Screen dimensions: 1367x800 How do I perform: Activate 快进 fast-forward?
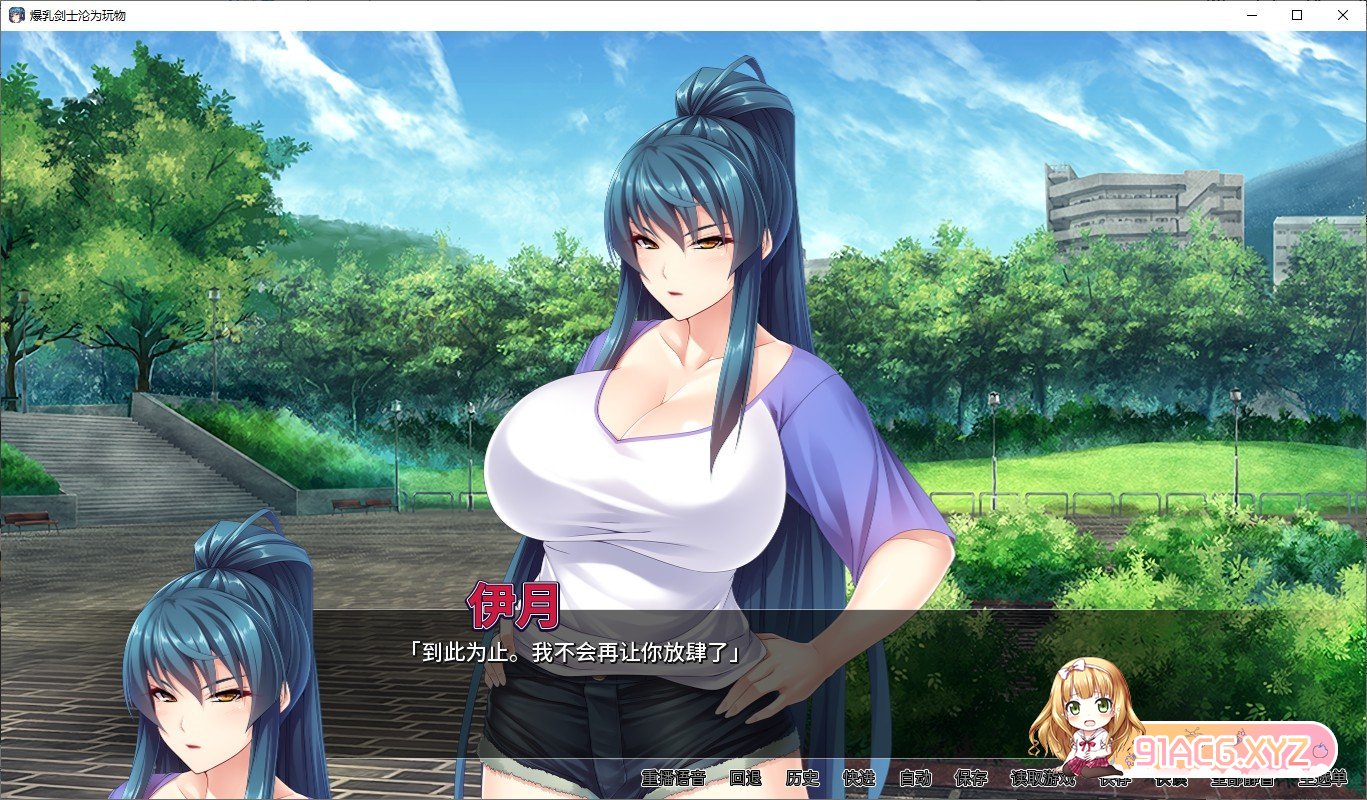[x=859, y=778]
